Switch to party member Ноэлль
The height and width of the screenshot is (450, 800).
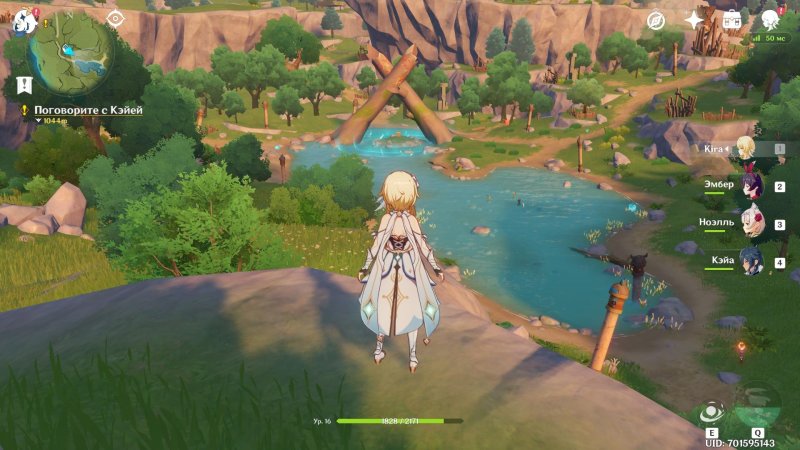pyautogui.click(x=750, y=224)
